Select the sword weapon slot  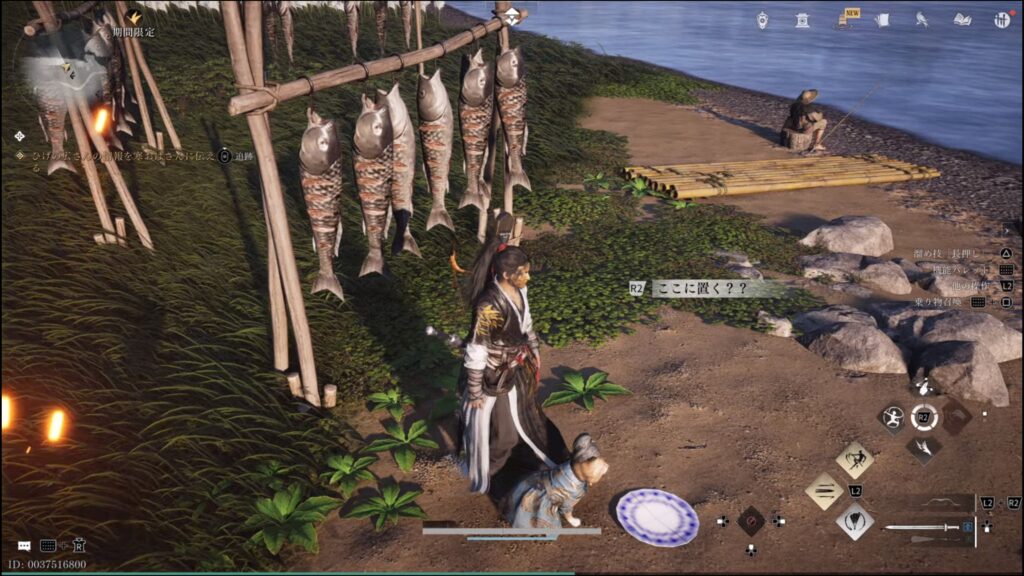point(925,527)
